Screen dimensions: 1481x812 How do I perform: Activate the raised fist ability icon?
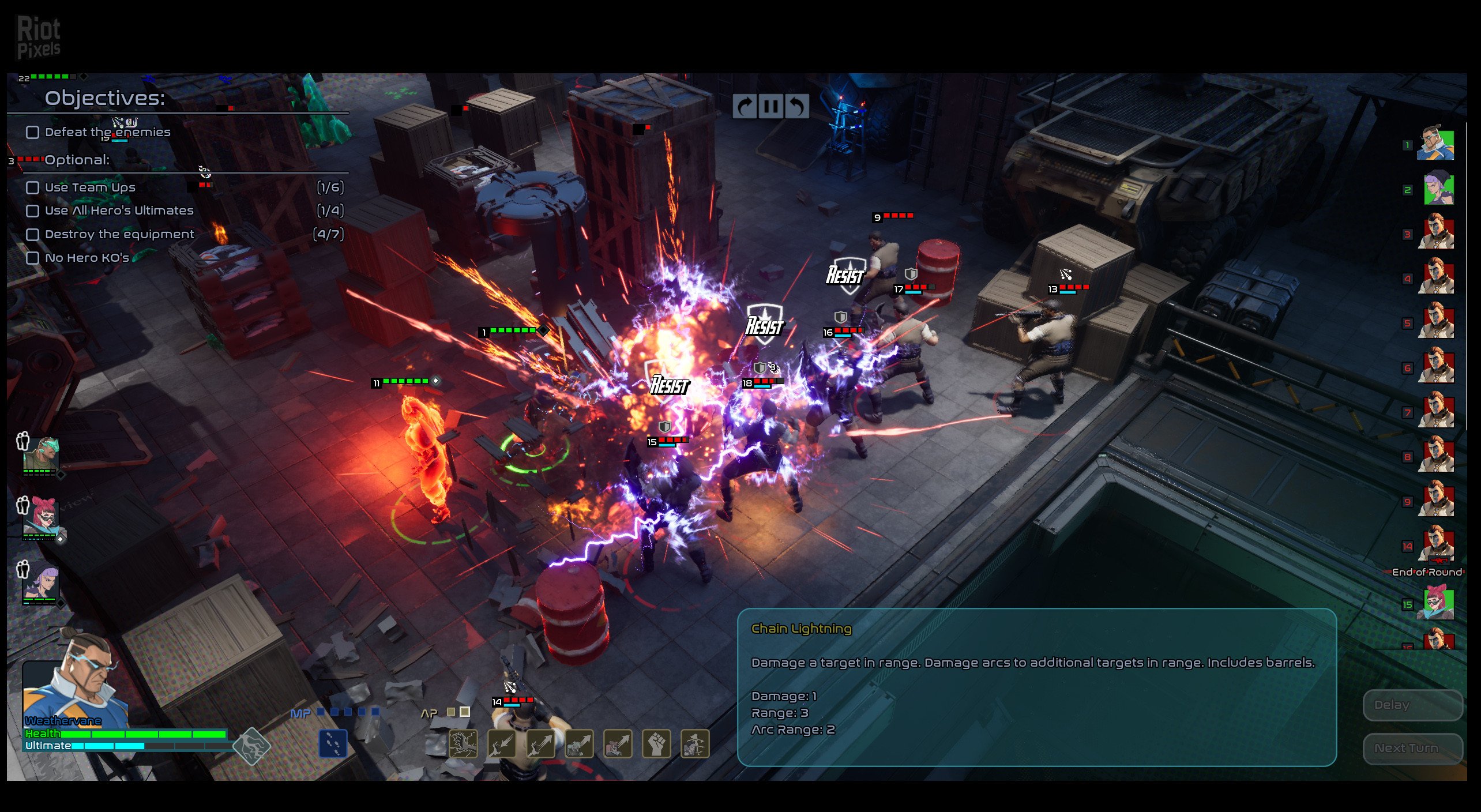click(x=656, y=743)
